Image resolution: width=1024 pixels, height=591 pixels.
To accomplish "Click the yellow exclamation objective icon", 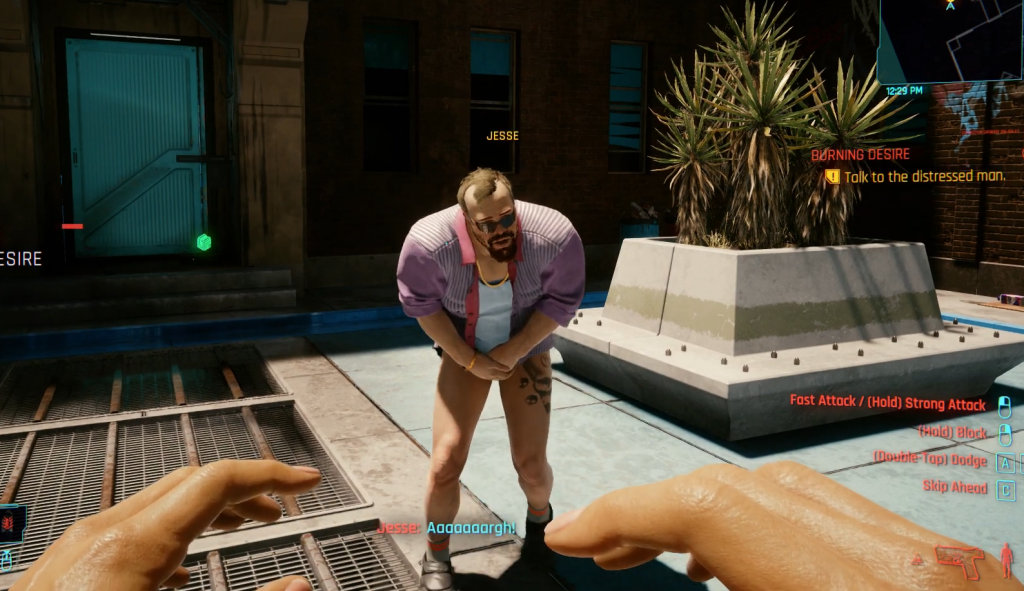I will pos(832,177).
